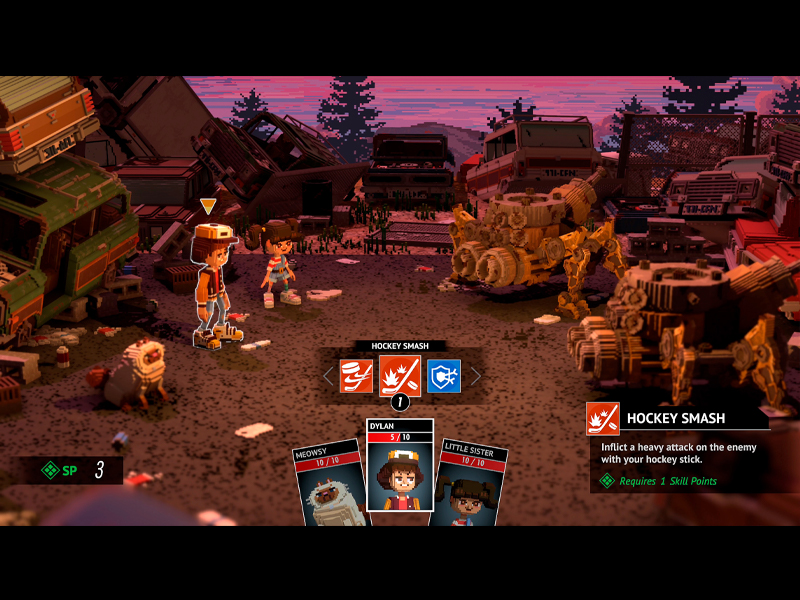Cycle skills with the right arrow
Image resolution: width=800 pixels, height=600 pixels.
(476, 376)
